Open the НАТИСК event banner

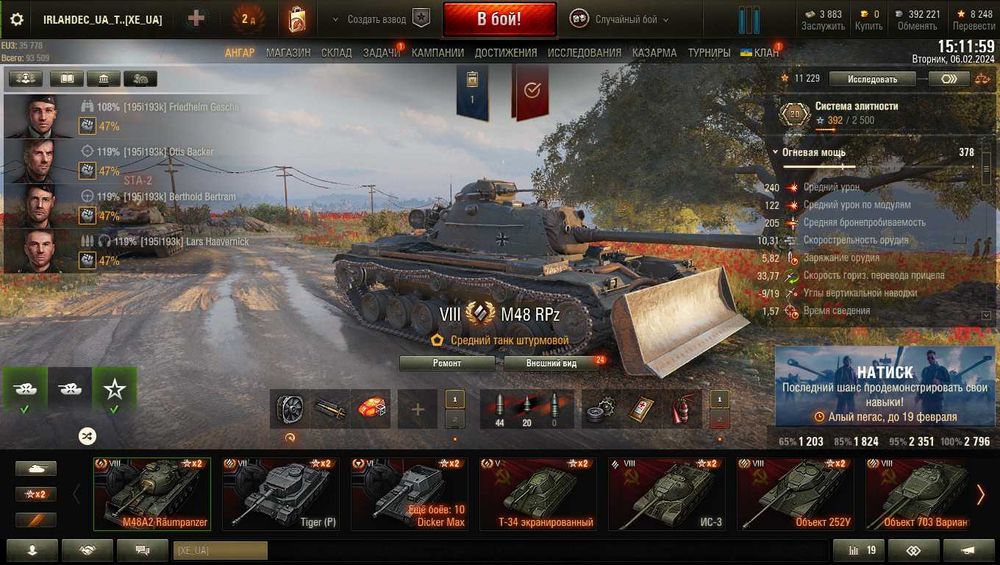pyautogui.click(x=883, y=385)
